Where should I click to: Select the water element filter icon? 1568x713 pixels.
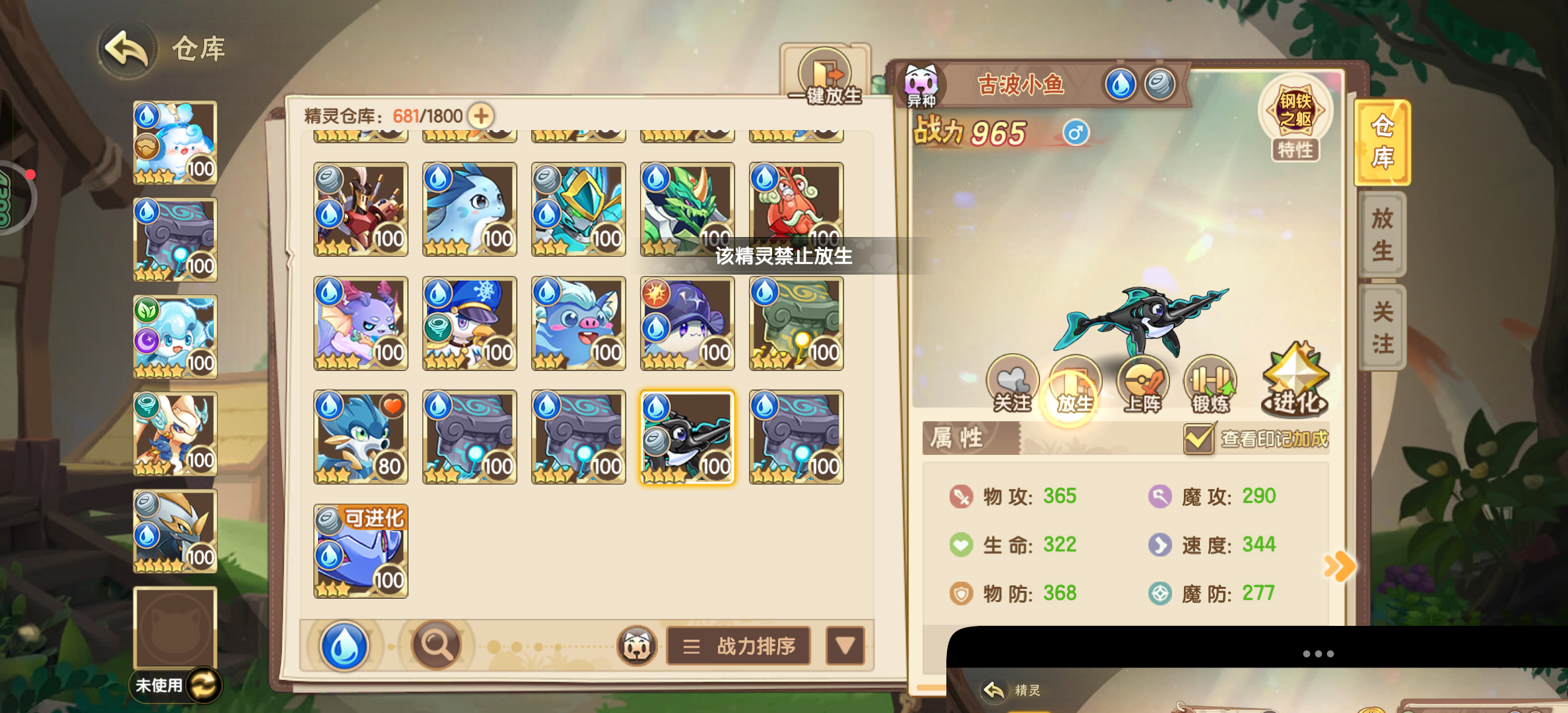tap(344, 646)
